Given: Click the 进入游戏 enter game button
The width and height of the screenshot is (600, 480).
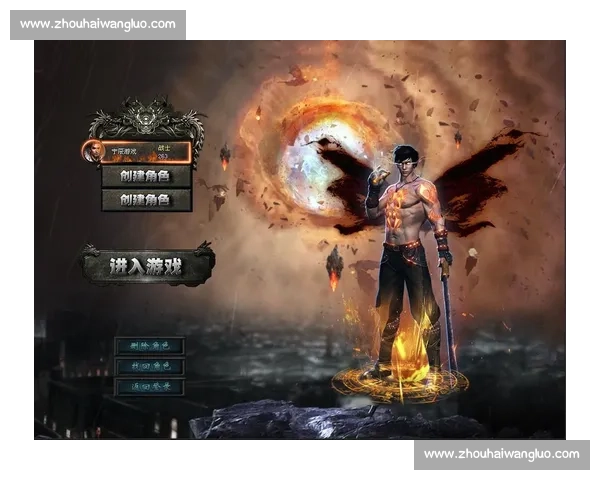Looking at the screenshot, I should click(x=146, y=266).
